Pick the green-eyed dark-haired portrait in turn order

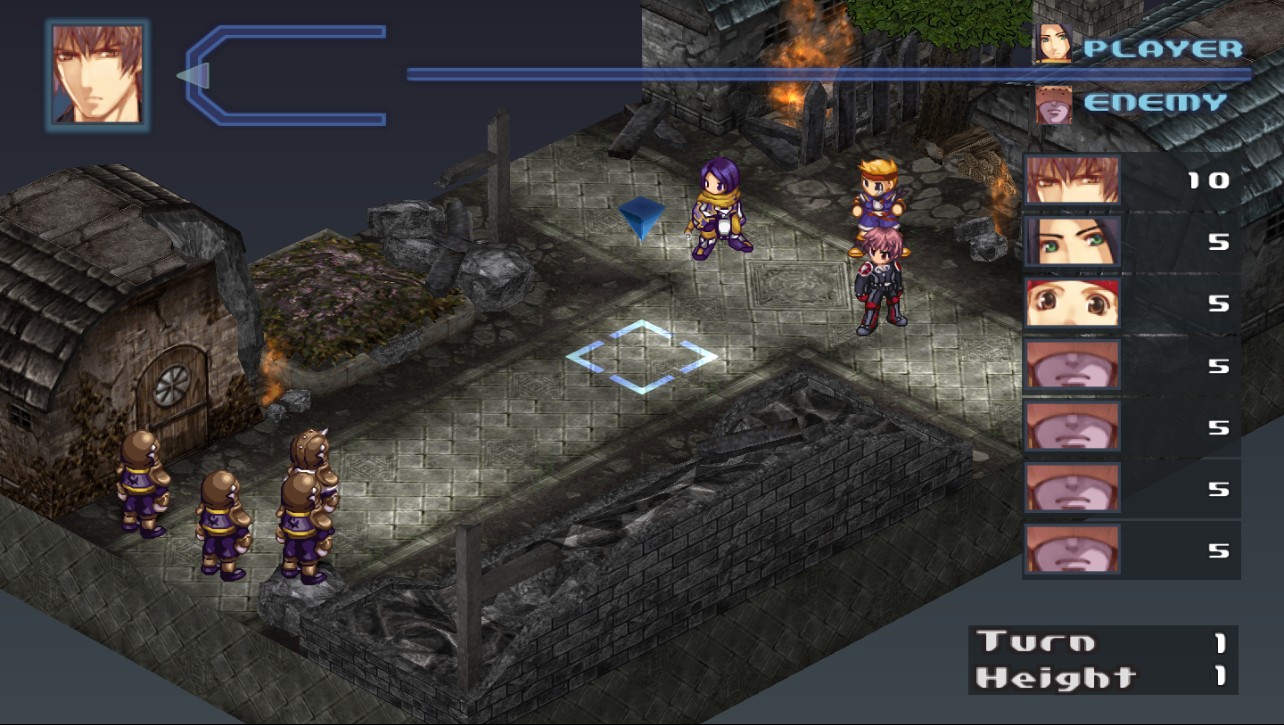1071,242
